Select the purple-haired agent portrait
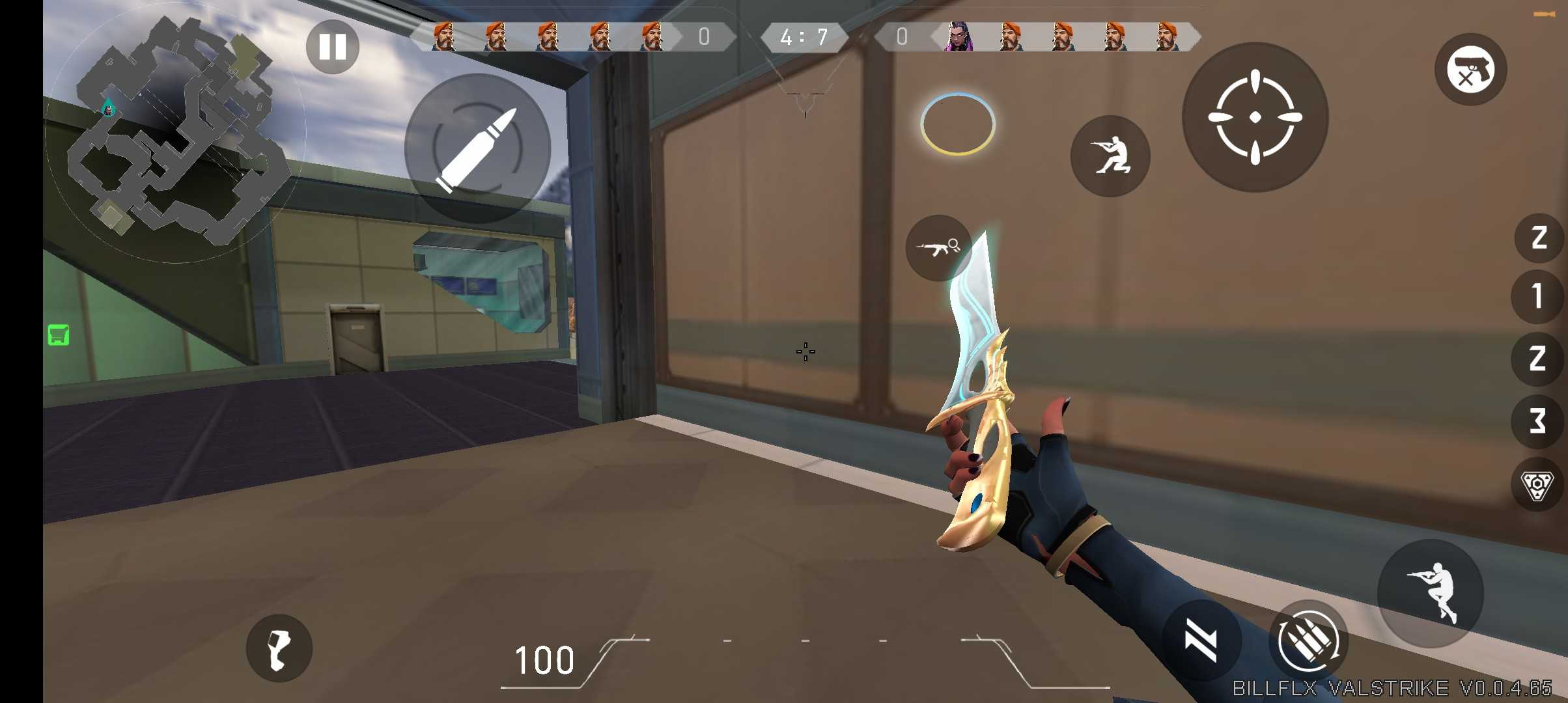 (958, 36)
